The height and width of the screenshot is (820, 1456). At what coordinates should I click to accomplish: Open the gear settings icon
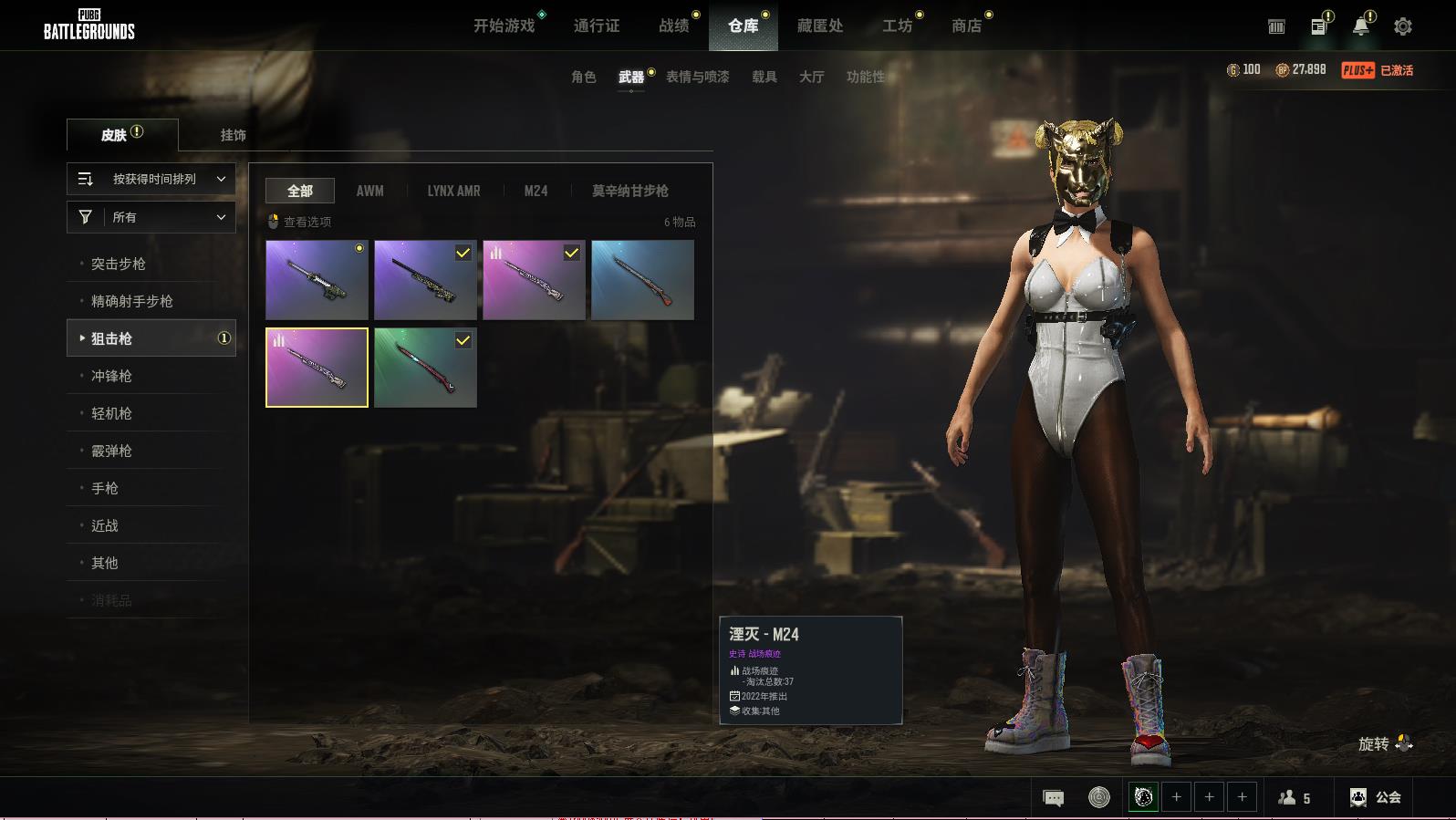[1403, 26]
